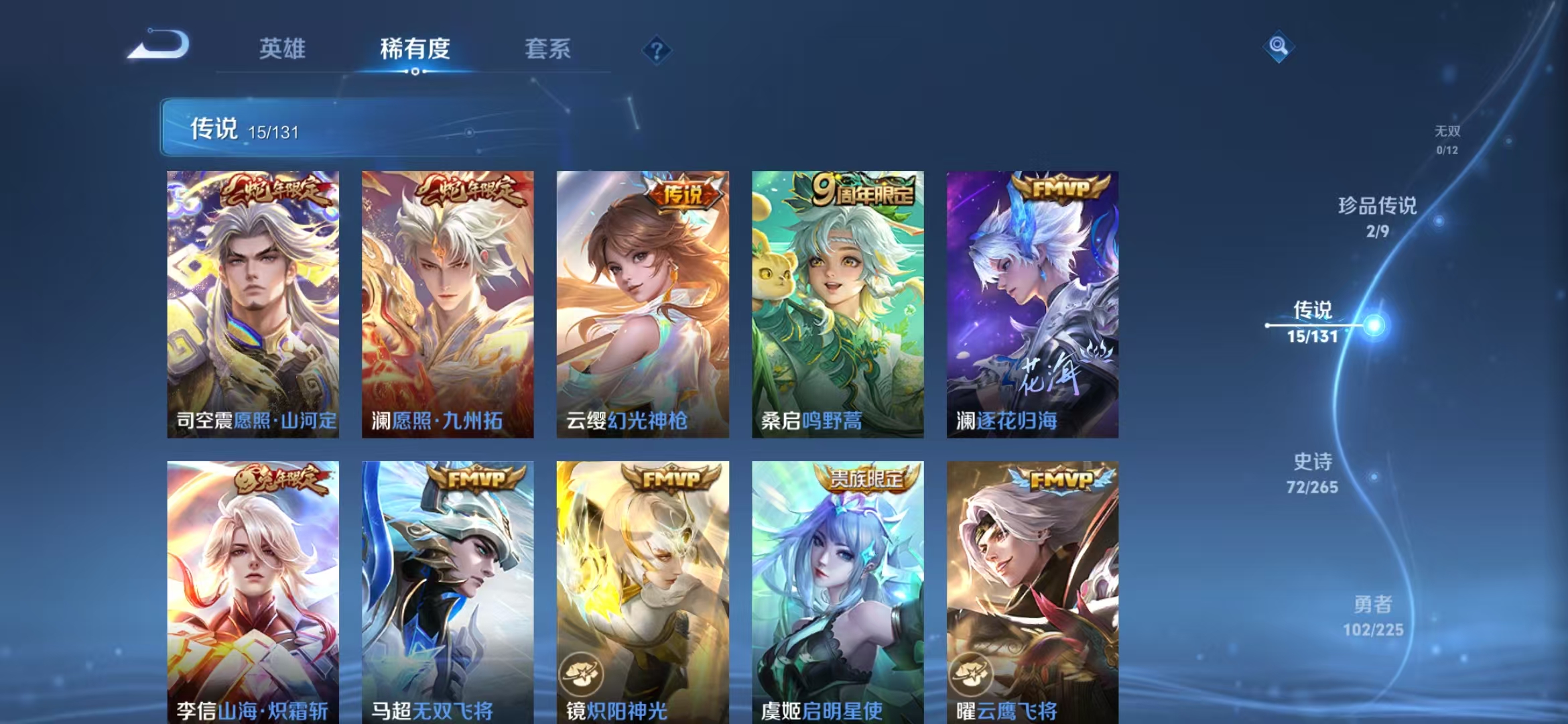Open the search magnifier icon

pos(1280,47)
